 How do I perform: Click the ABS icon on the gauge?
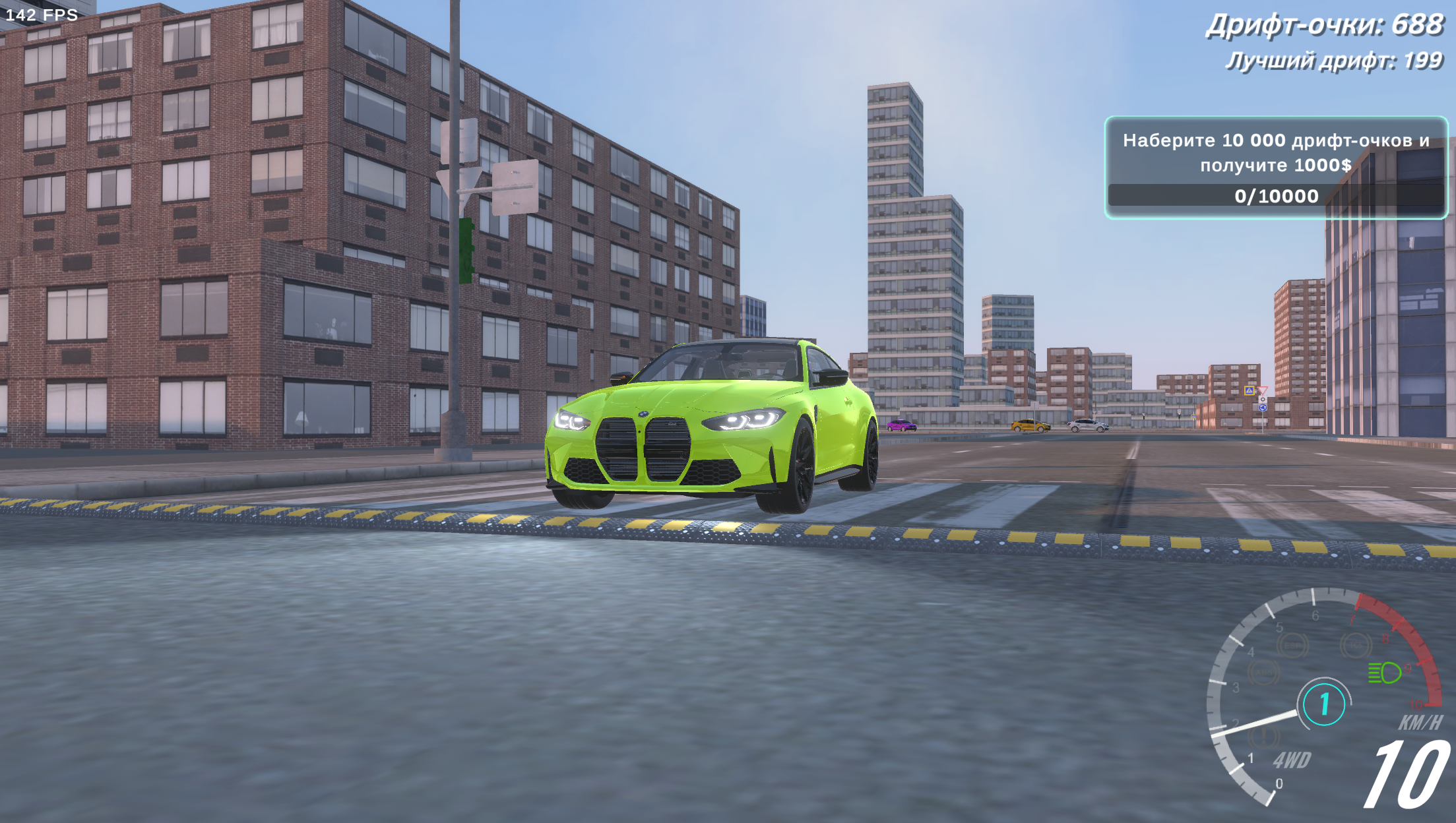click(x=1264, y=671)
